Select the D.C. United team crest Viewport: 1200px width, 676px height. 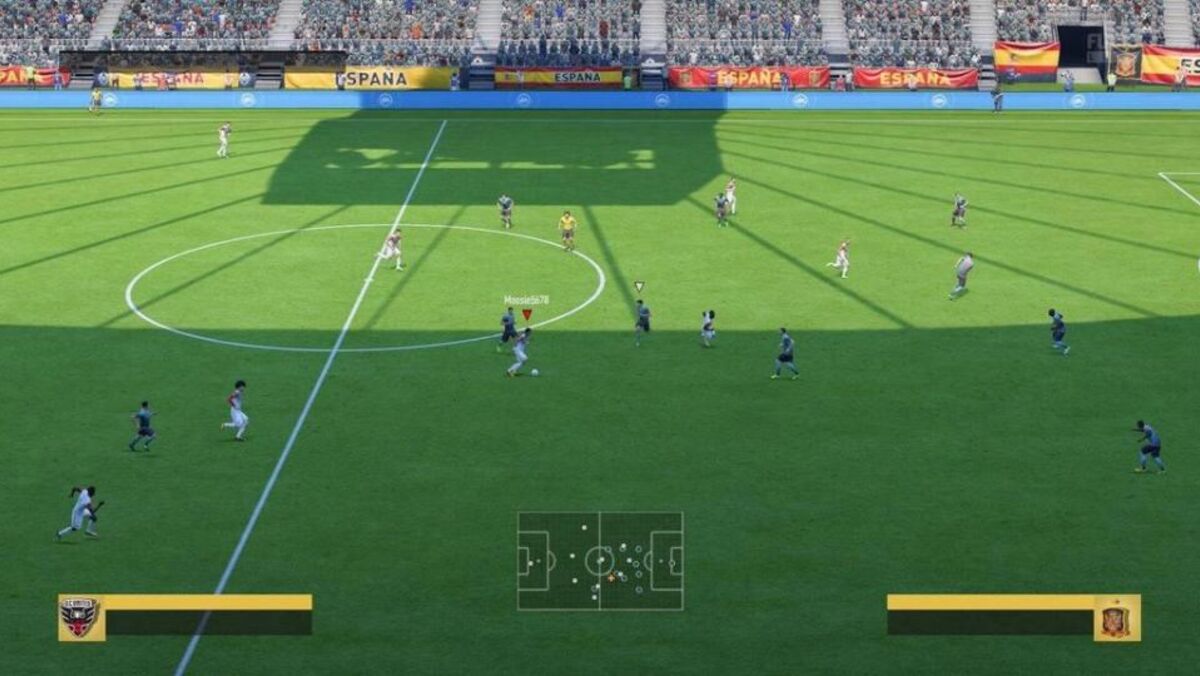point(81,617)
